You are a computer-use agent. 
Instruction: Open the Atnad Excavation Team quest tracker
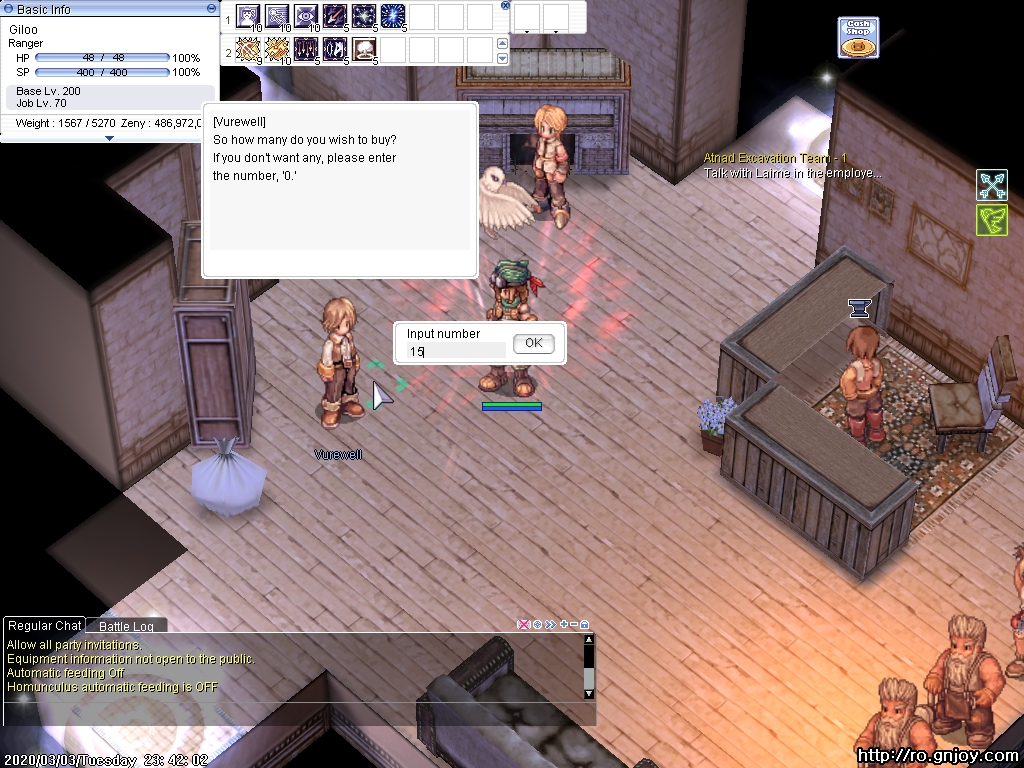pyautogui.click(x=775, y=158)
